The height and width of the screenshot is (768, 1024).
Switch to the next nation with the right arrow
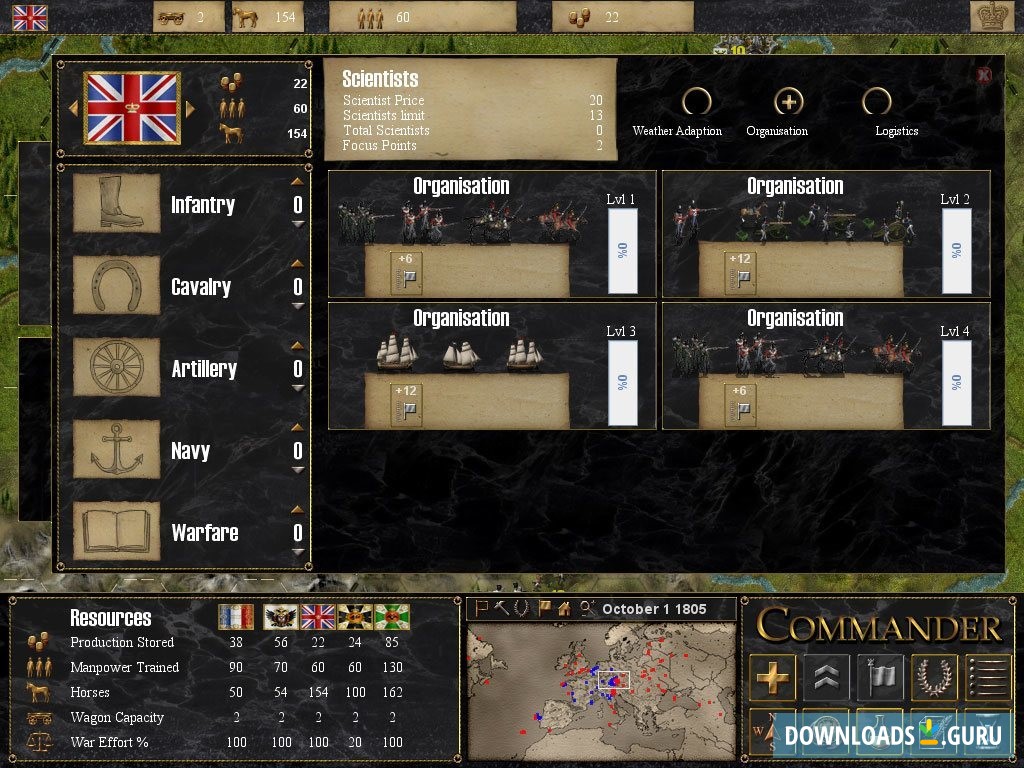[x=190, y=108]
